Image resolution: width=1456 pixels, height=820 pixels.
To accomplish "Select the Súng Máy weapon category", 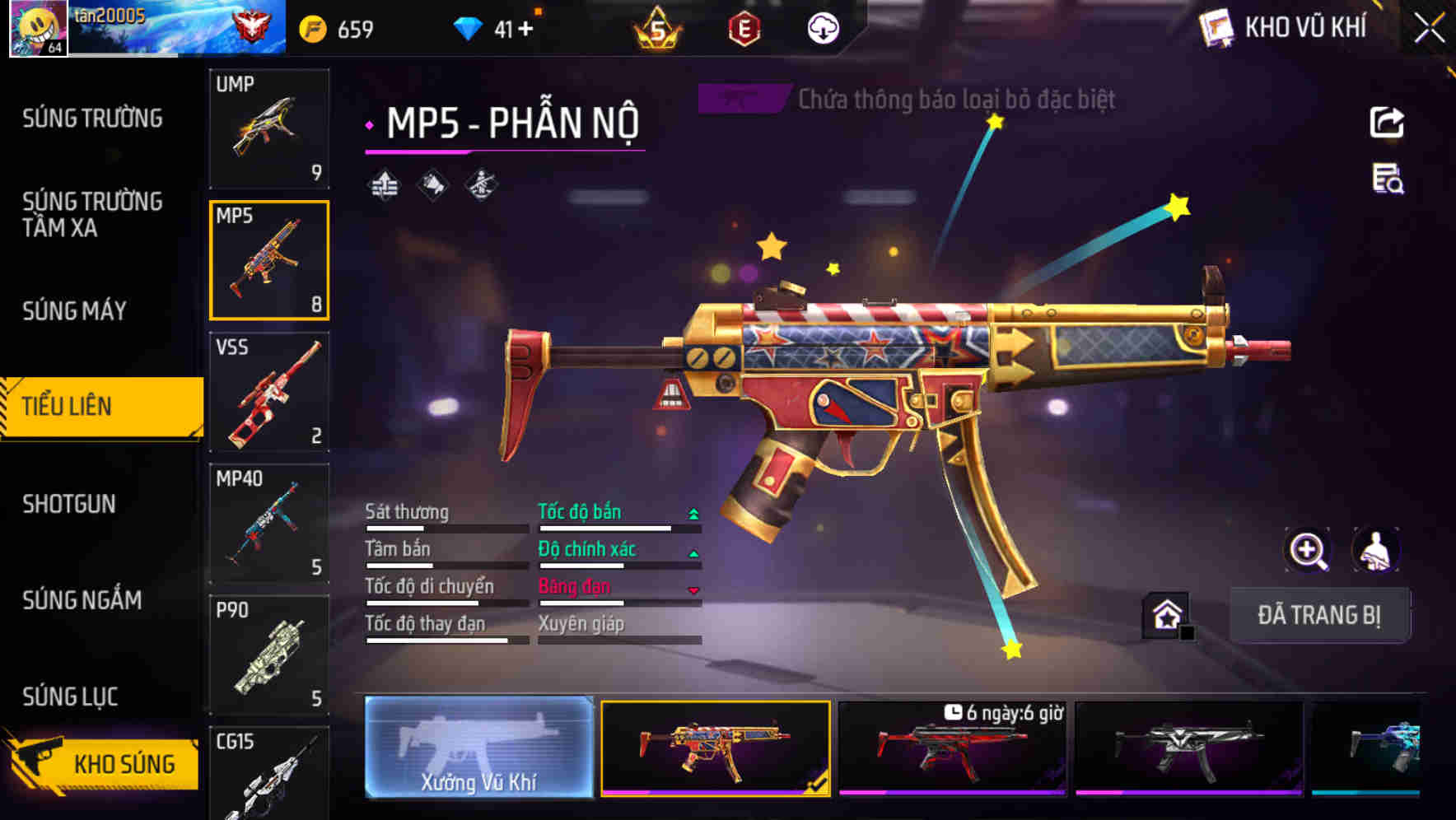I will pyautogui.click(x=74, y=311).
